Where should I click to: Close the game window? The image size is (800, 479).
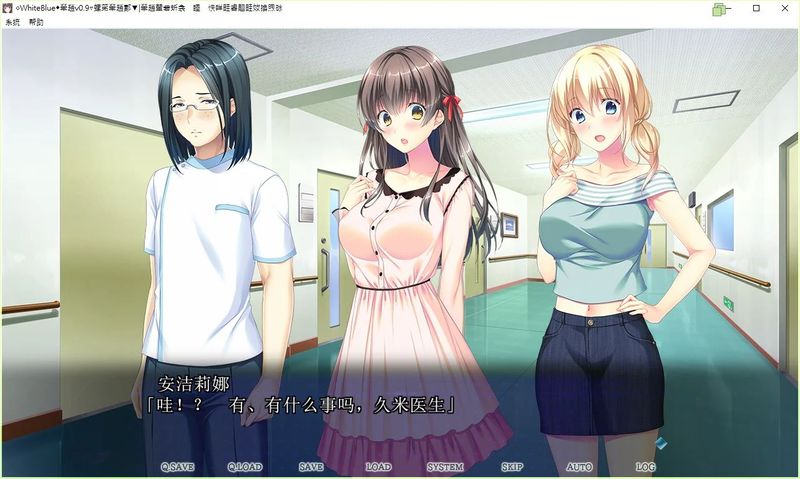[x=783, y=8]
